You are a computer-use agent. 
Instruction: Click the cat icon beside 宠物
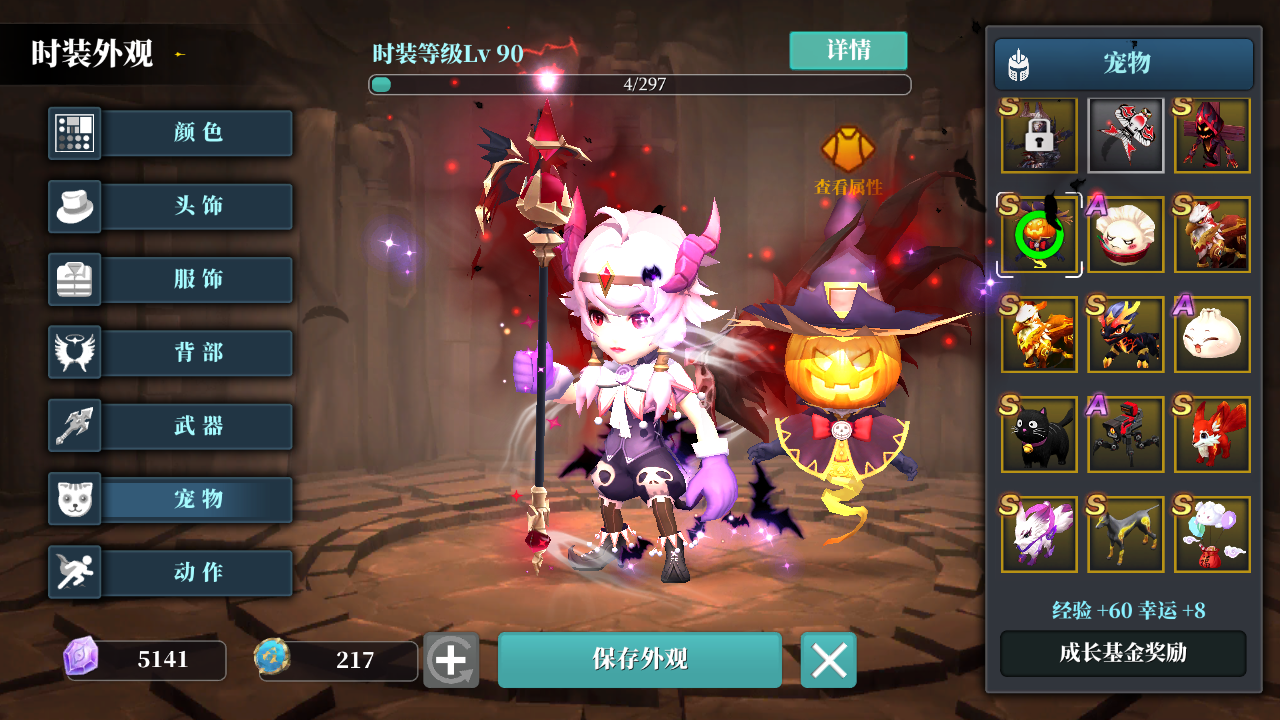click(x=73, y=499)
